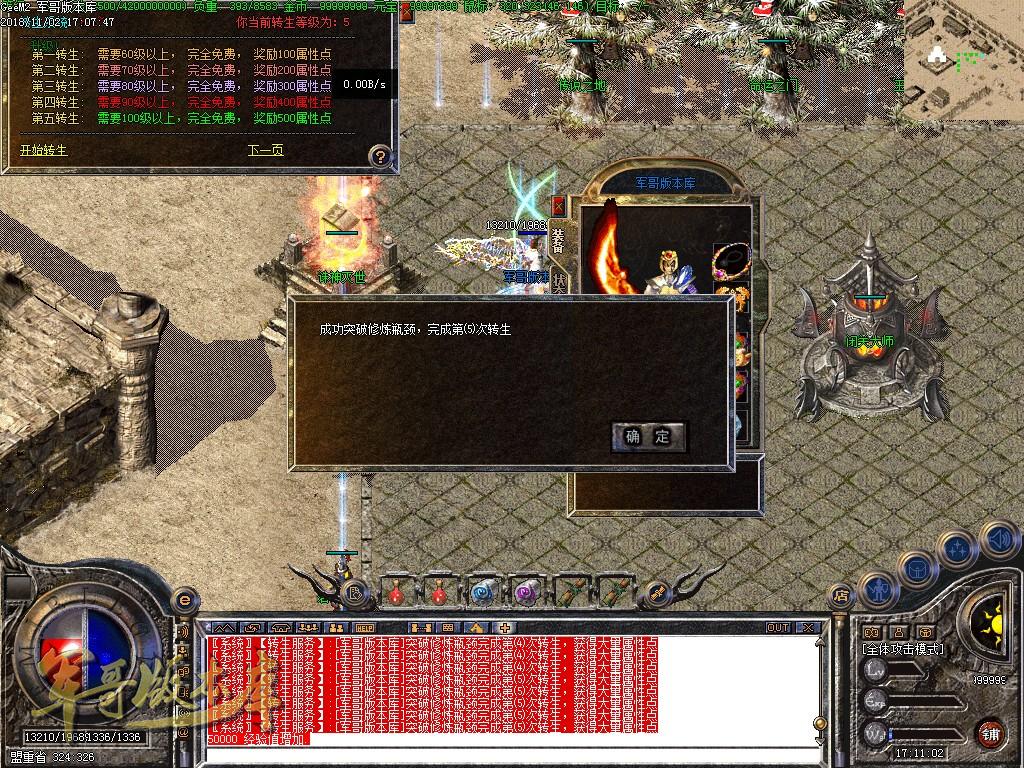This screenshot has height=768, width=1024.
Task: Click the round 'e' button beside orb
Action: pos(183,600)
